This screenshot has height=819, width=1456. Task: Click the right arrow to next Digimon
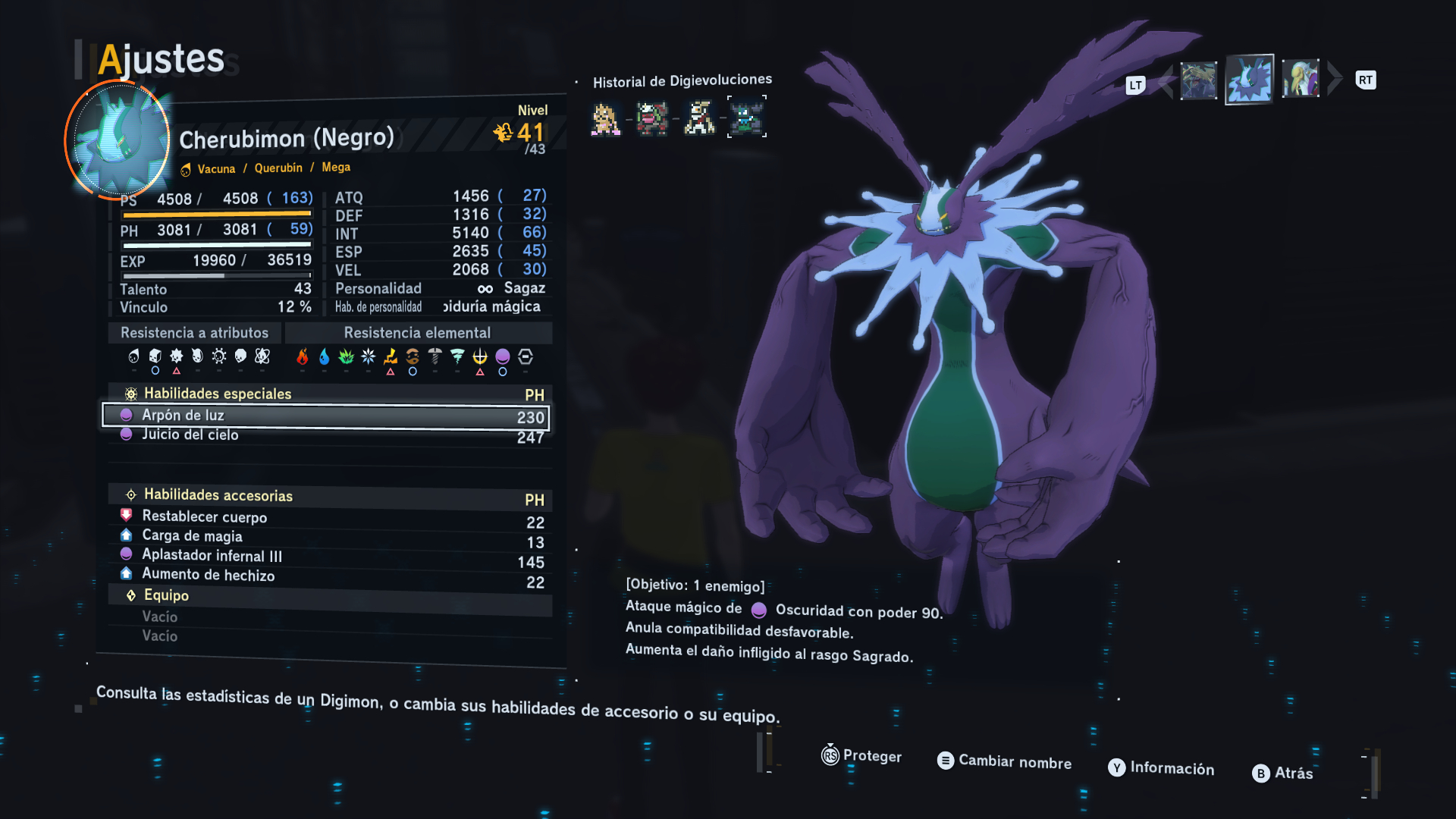point(1335,79)
